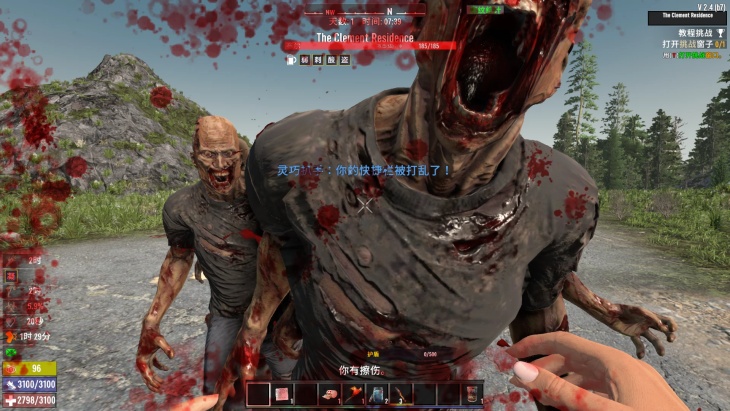This screenshot has width=730, height=411.
Task: Click the green leaf status icon
Action: [x=11, y=353]
